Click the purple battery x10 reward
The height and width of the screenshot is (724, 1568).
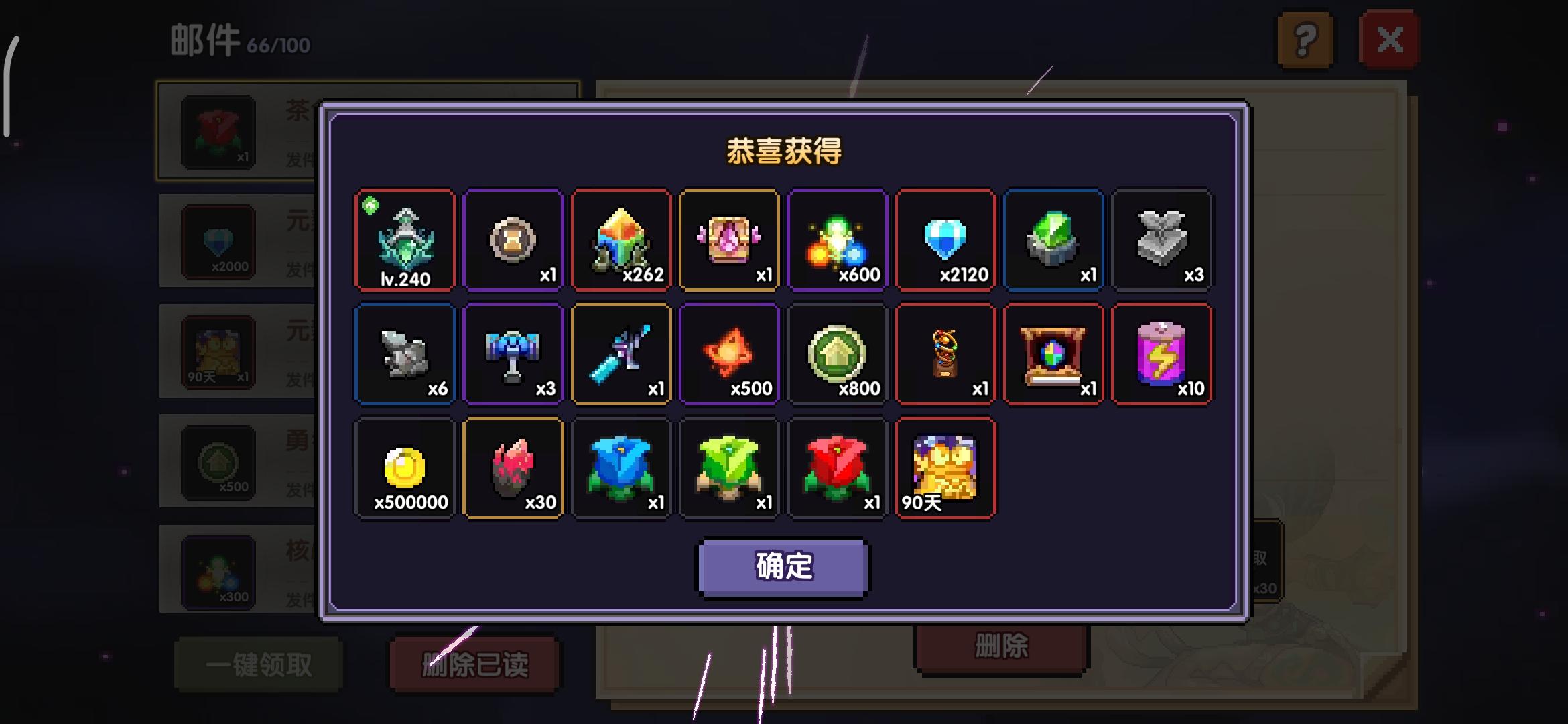click(x=1162, y=354)
